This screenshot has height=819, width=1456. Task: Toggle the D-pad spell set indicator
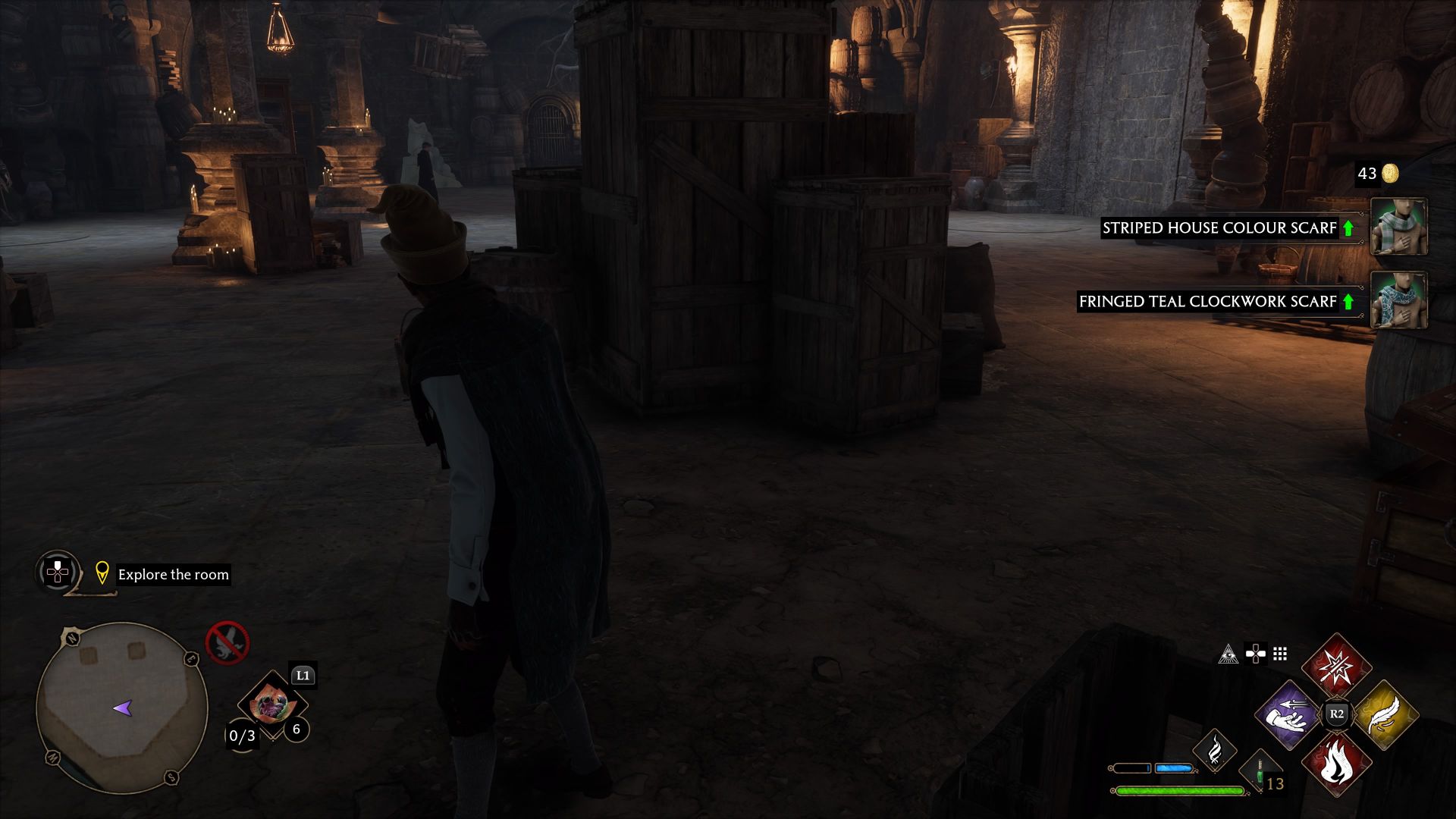click(x=1255, y=652)
